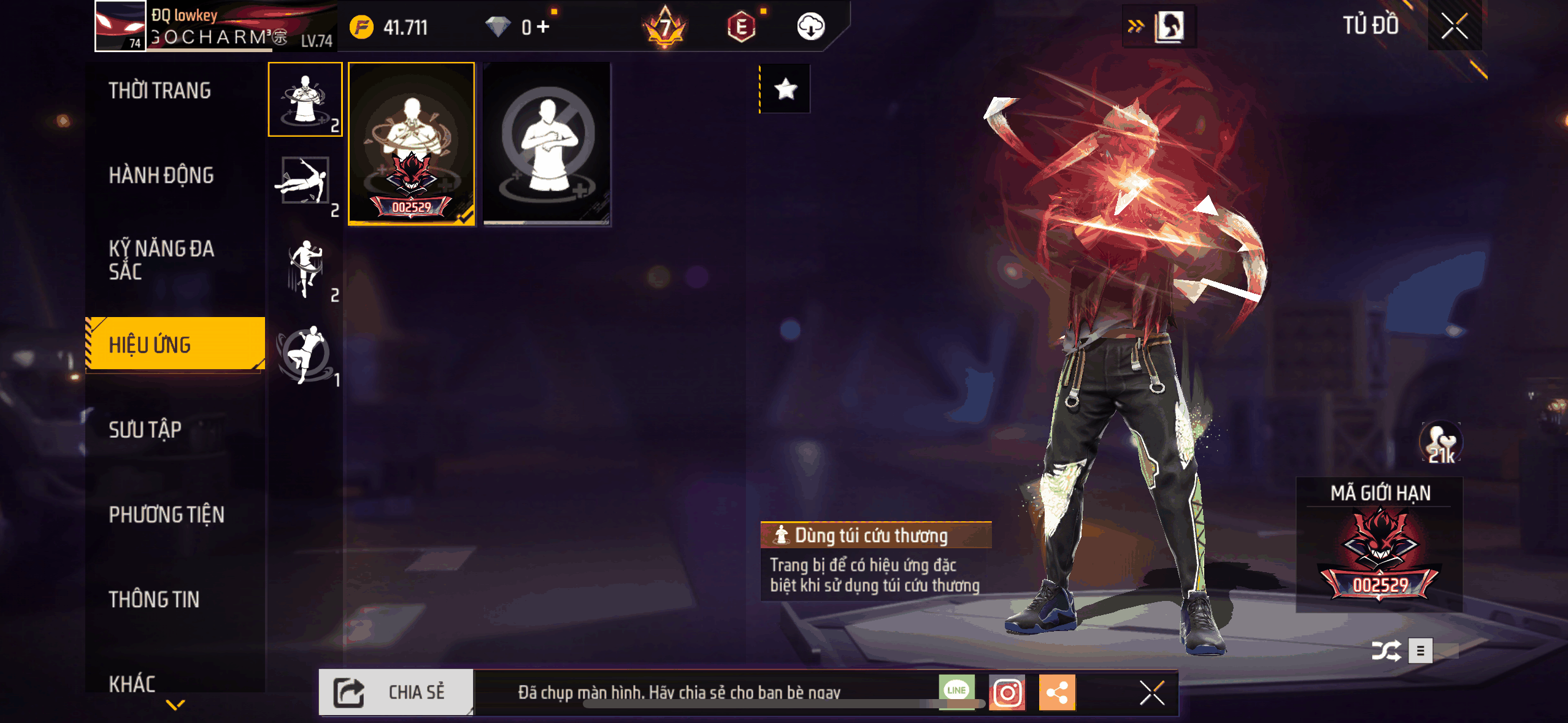1568x723 pixels.
Task: Share screenshot to Instagram
Action: [x=1007, y=693]
